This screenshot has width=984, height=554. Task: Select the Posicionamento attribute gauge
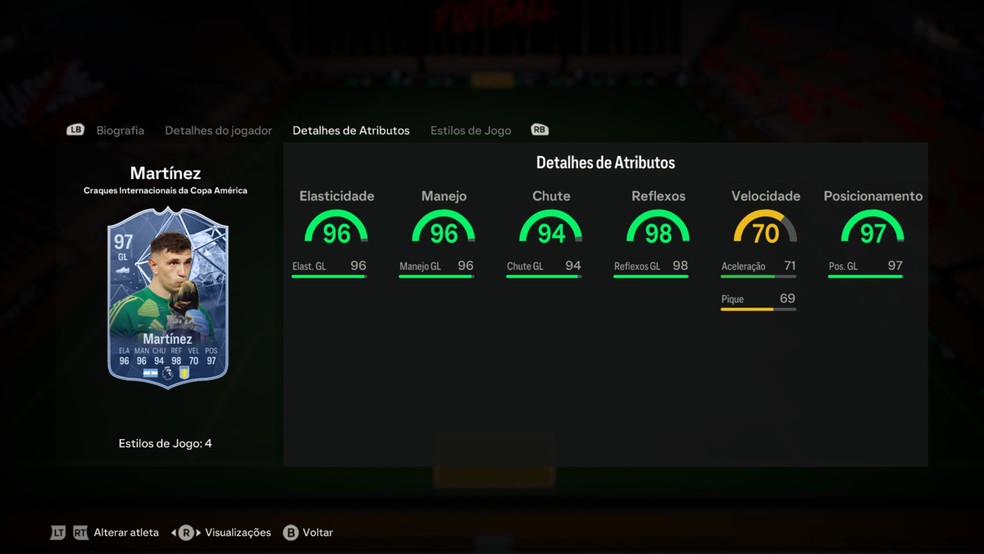(873, 230)
